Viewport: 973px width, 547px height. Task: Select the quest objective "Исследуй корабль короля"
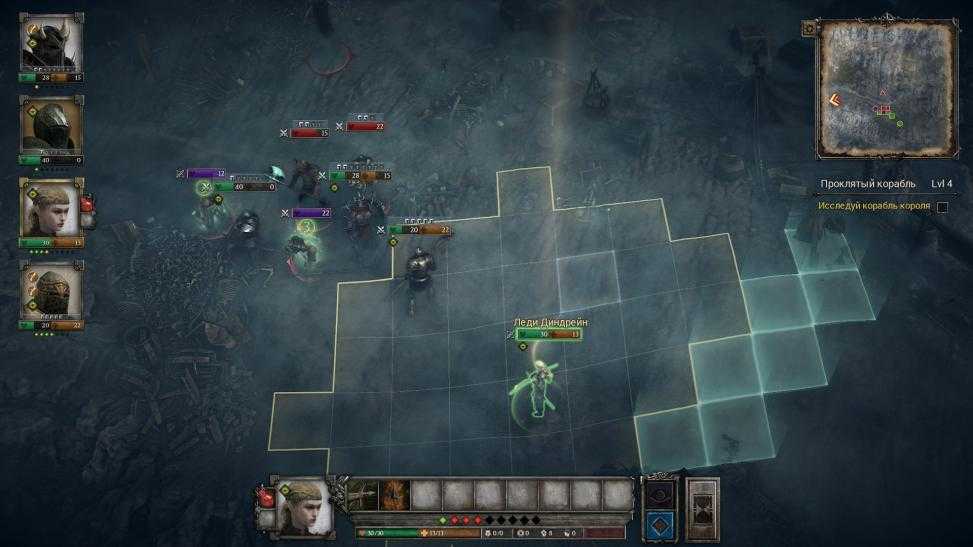click(873, 206)
